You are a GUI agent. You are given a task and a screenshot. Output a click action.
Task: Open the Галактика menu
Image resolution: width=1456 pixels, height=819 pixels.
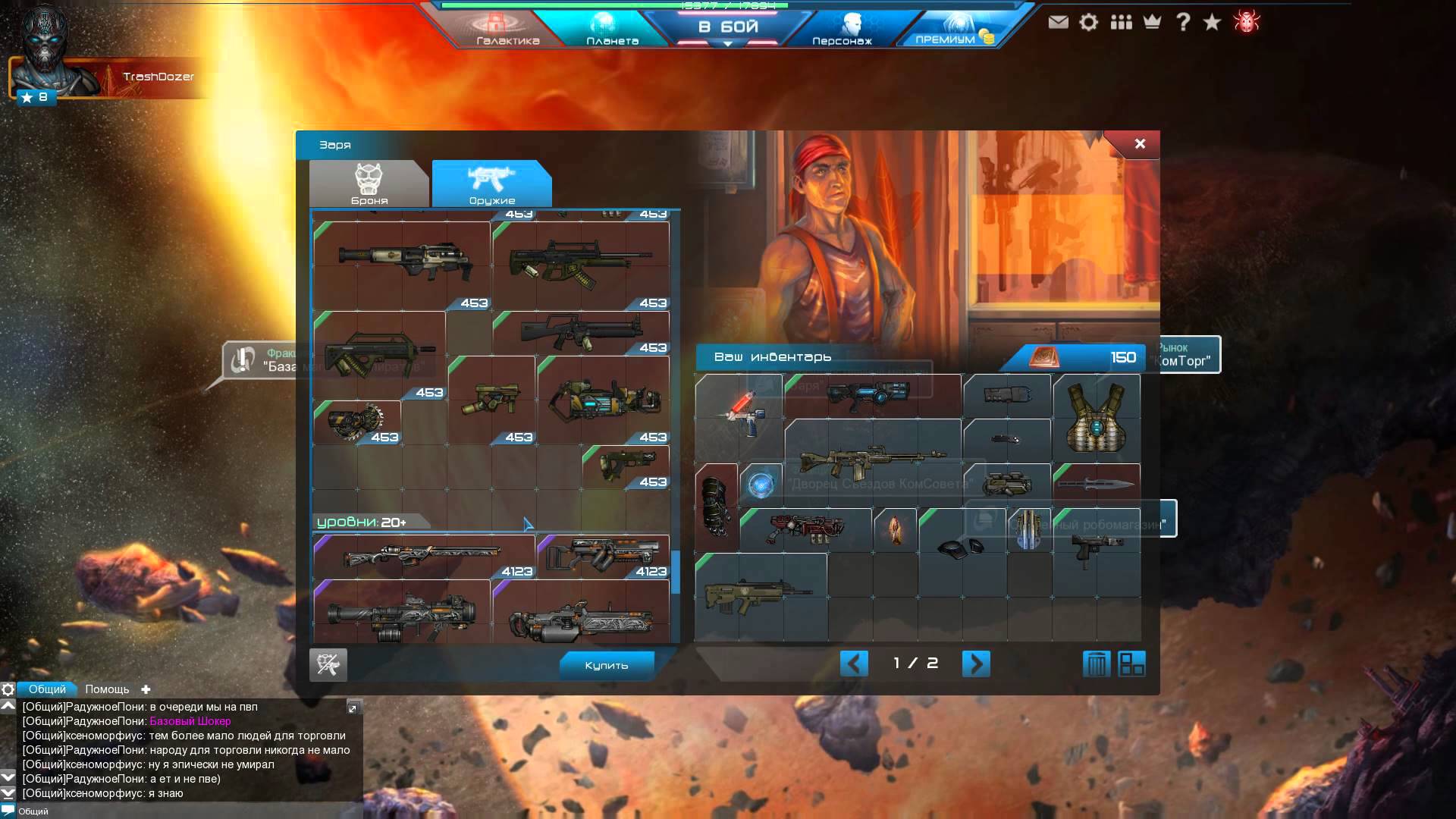(x=507, y=29)
